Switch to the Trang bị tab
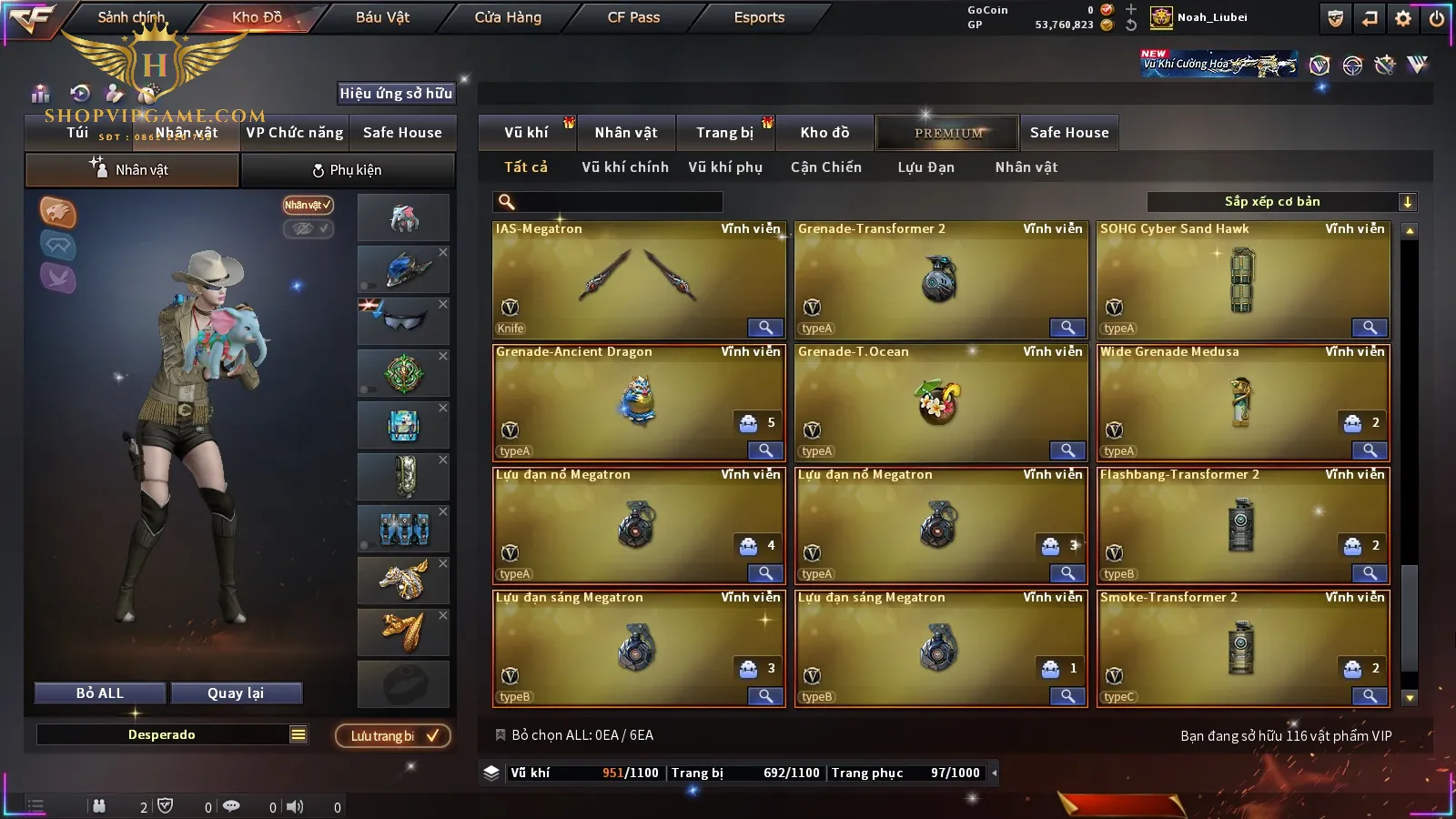The height and width of the screenshot is (819, 1456). pos(724,133)
